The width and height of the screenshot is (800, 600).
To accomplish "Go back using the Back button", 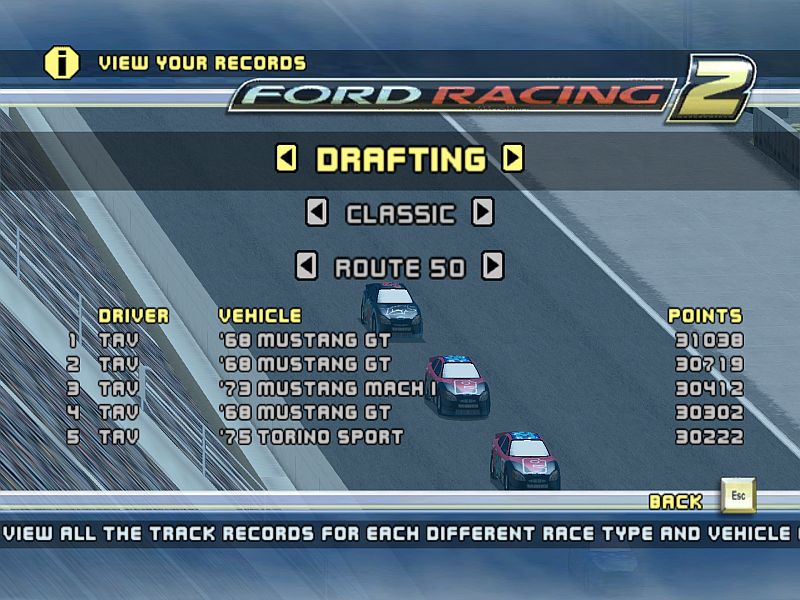I will [x=738, y=497].
